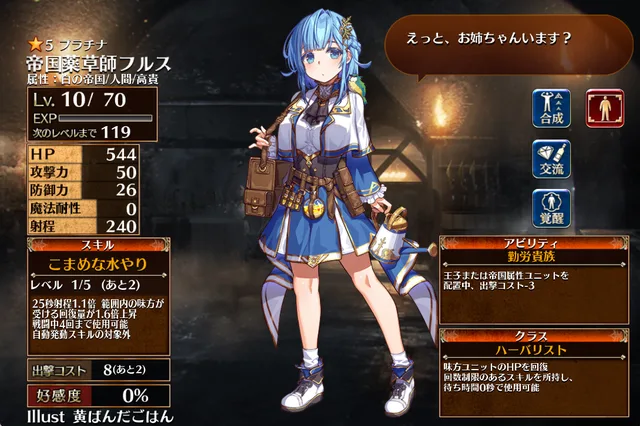Viewport: 640px width, 426px height.
Task: View the 勤労貴族 ability details
Action: pyautogui.click(x=537, y=256)
